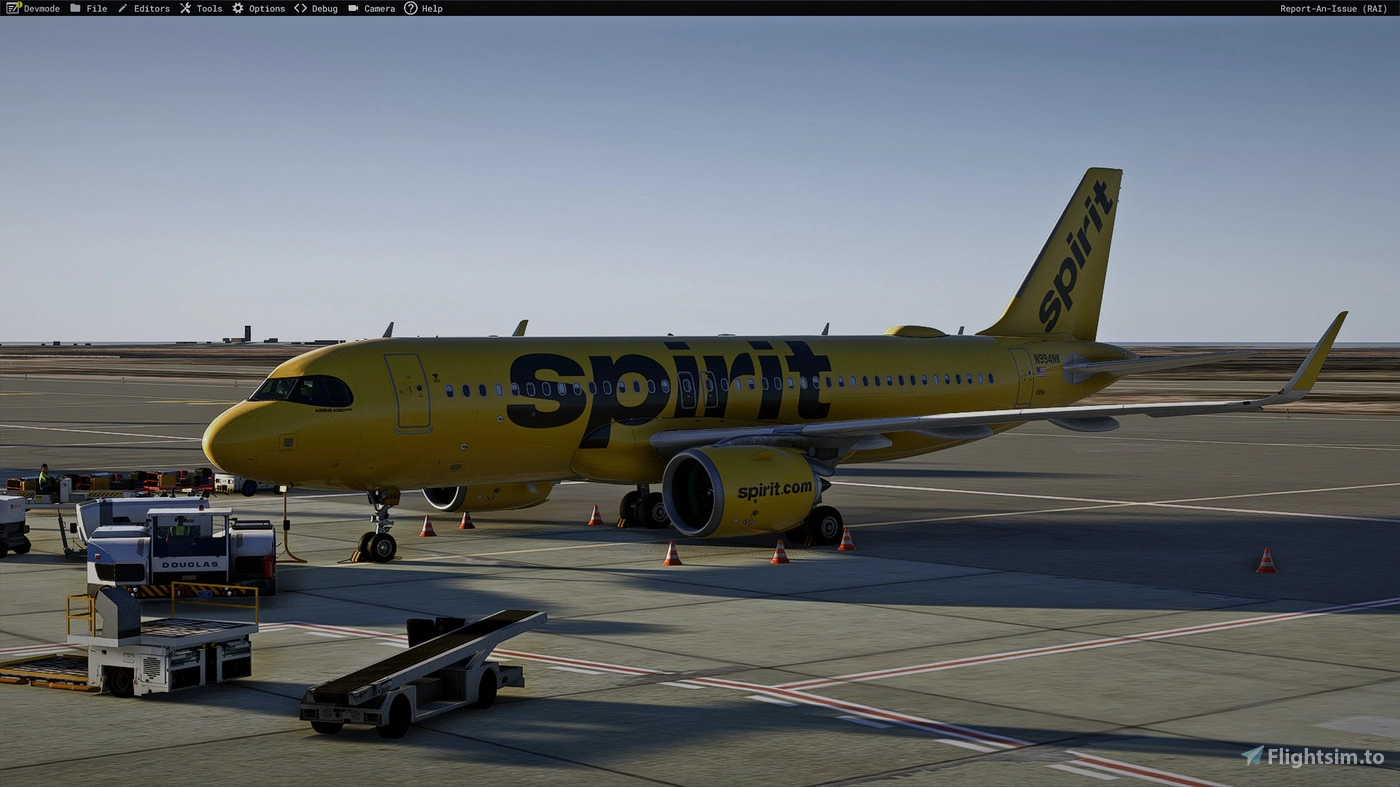Click the Devmode icon at far left
This screenshot has height=787, width=1400.
(14, 8)
